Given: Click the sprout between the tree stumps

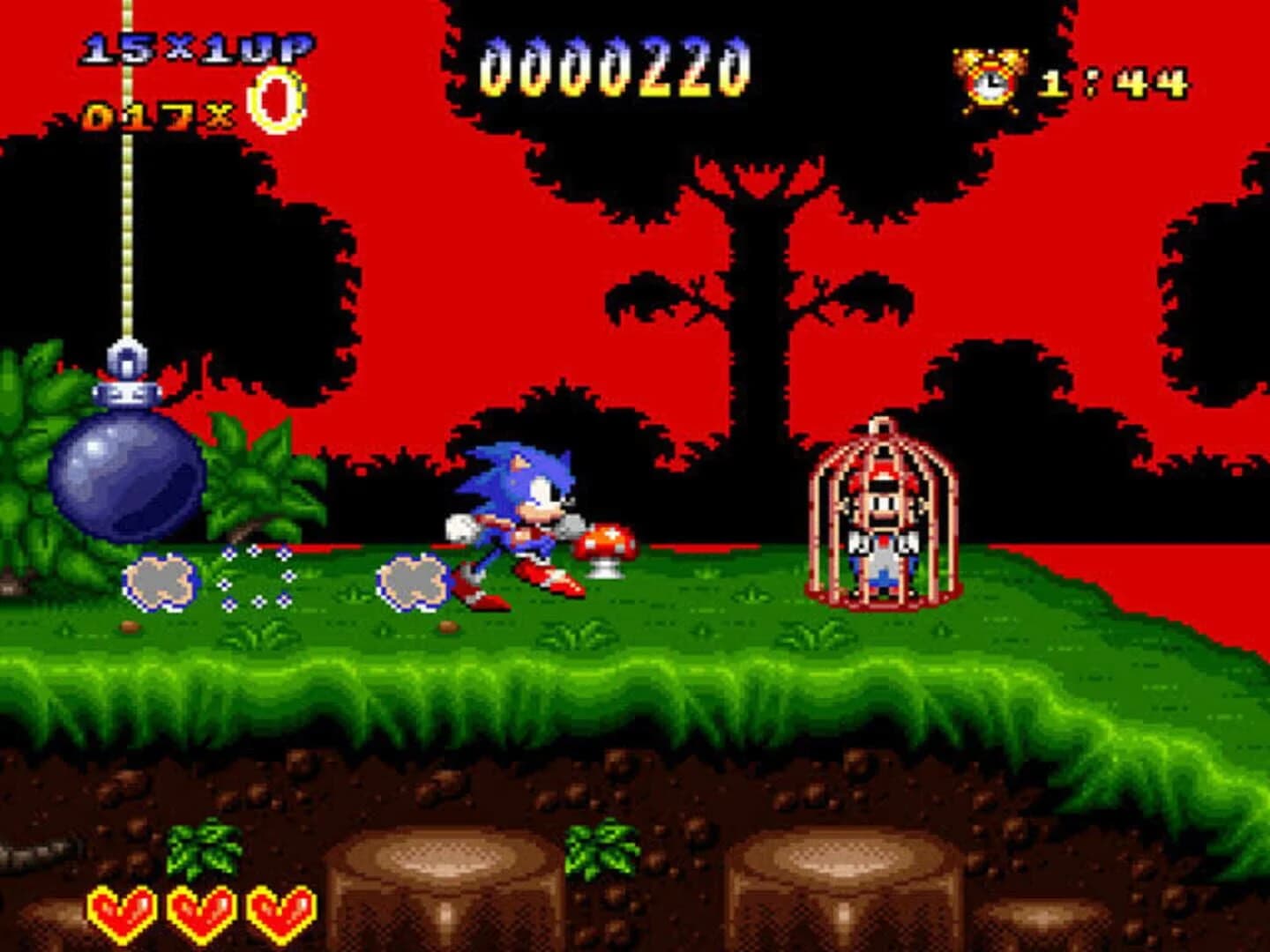Looking at the screenshot, I should (601, 851).
